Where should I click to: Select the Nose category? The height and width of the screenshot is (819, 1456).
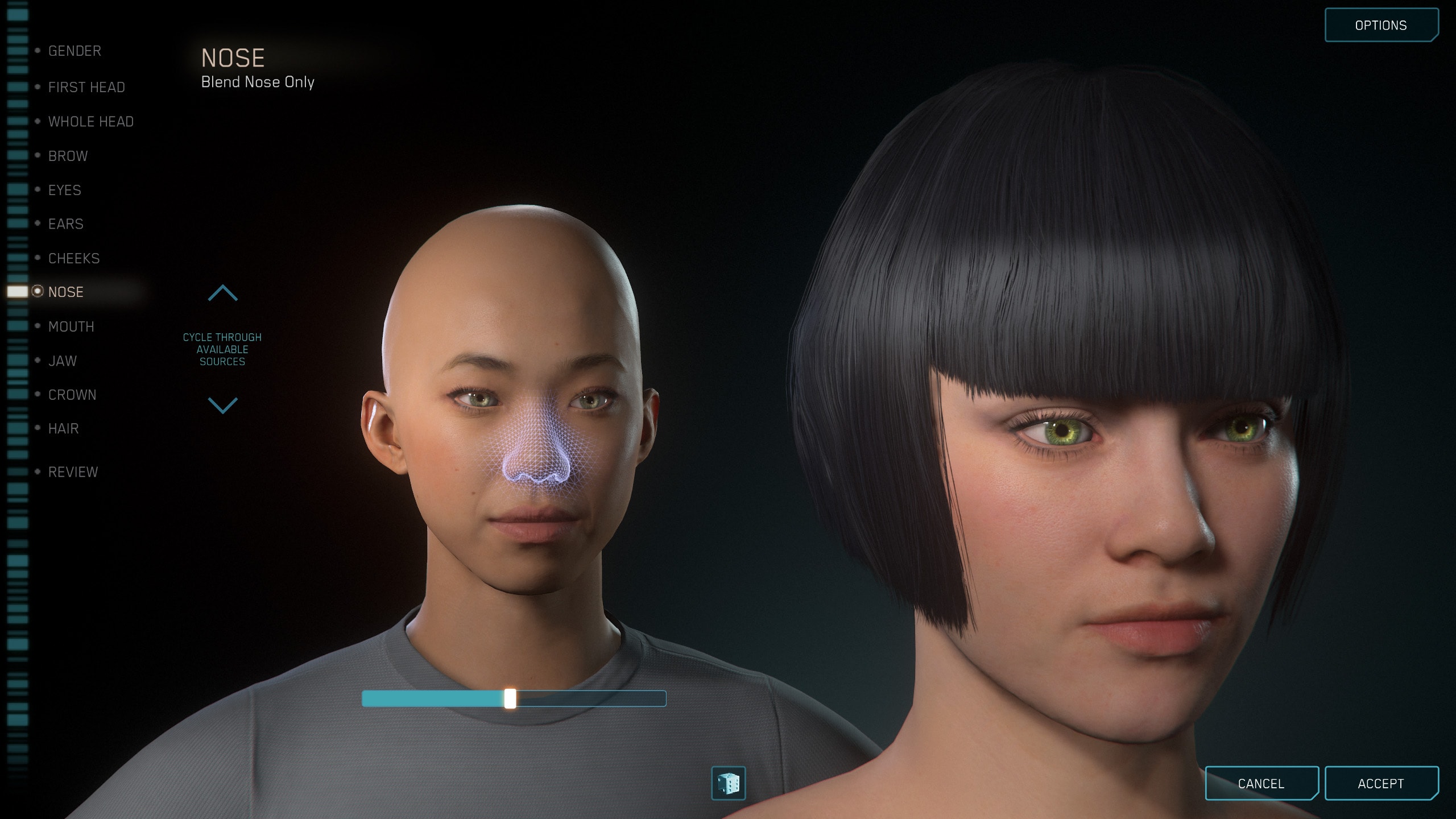pyautogui.click(x=66, y=292)
